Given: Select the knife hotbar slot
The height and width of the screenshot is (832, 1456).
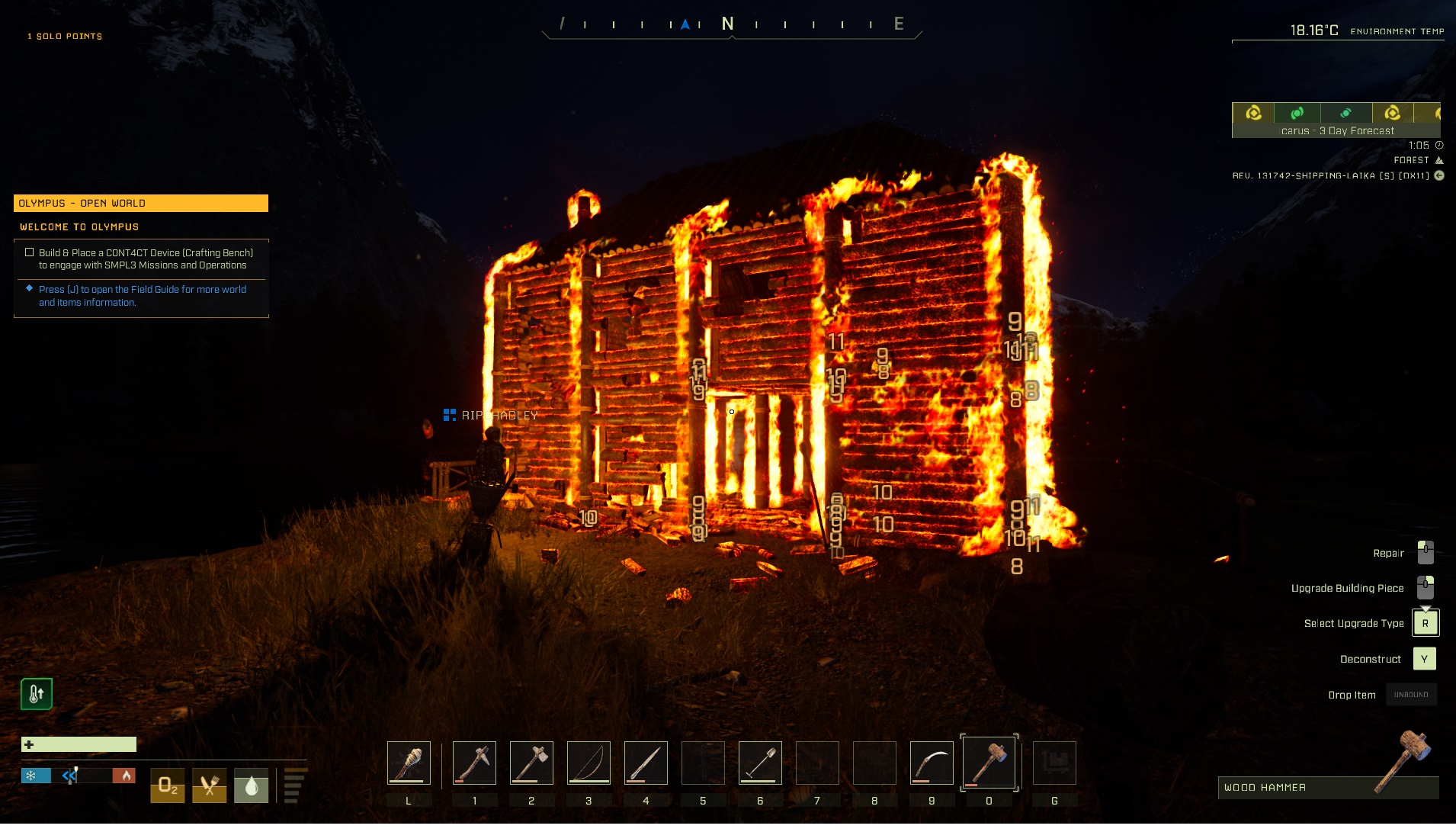Looking at the screenshot, I should pos(646,763).
